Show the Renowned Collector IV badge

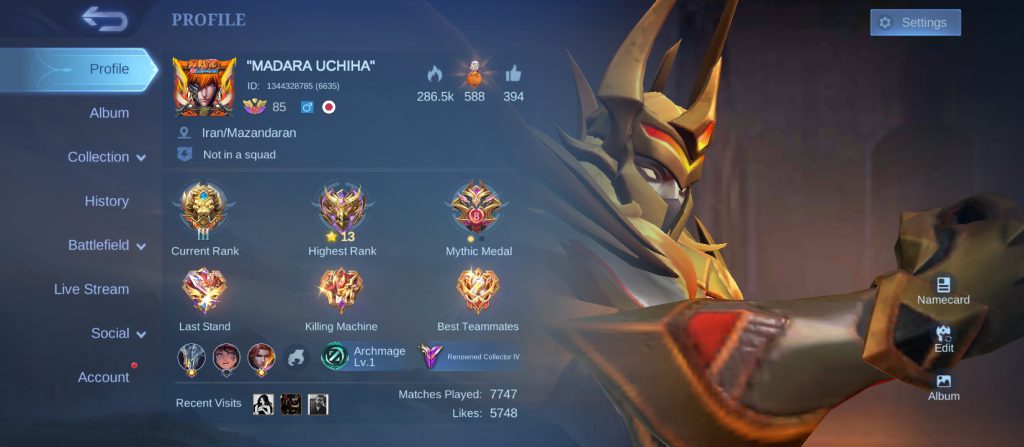[470, 356]
